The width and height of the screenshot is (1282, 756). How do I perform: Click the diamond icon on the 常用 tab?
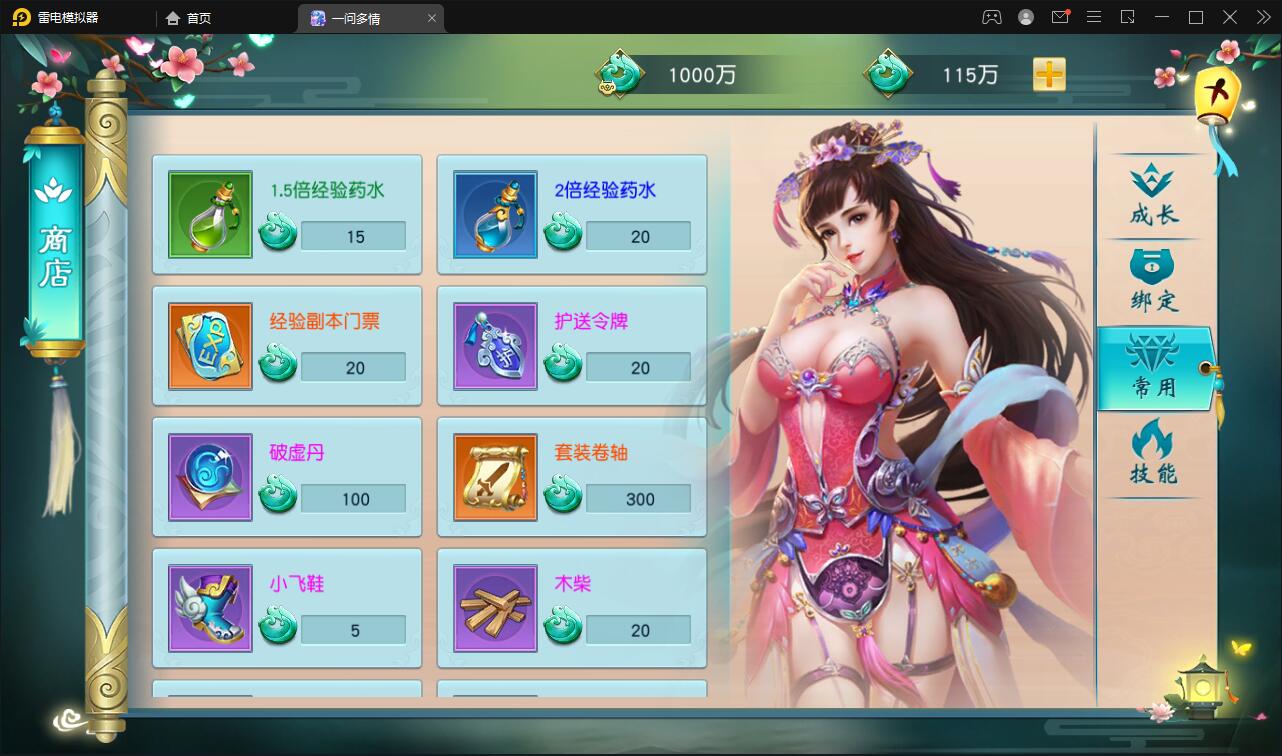[1152, 352]
